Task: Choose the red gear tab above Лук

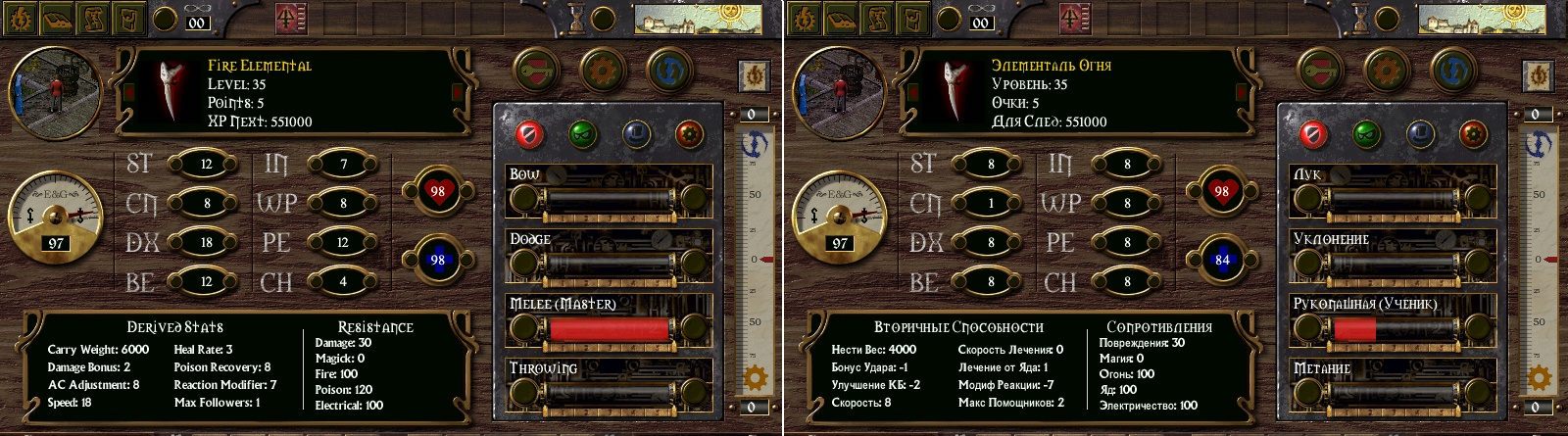Action: pos(1473,132)
